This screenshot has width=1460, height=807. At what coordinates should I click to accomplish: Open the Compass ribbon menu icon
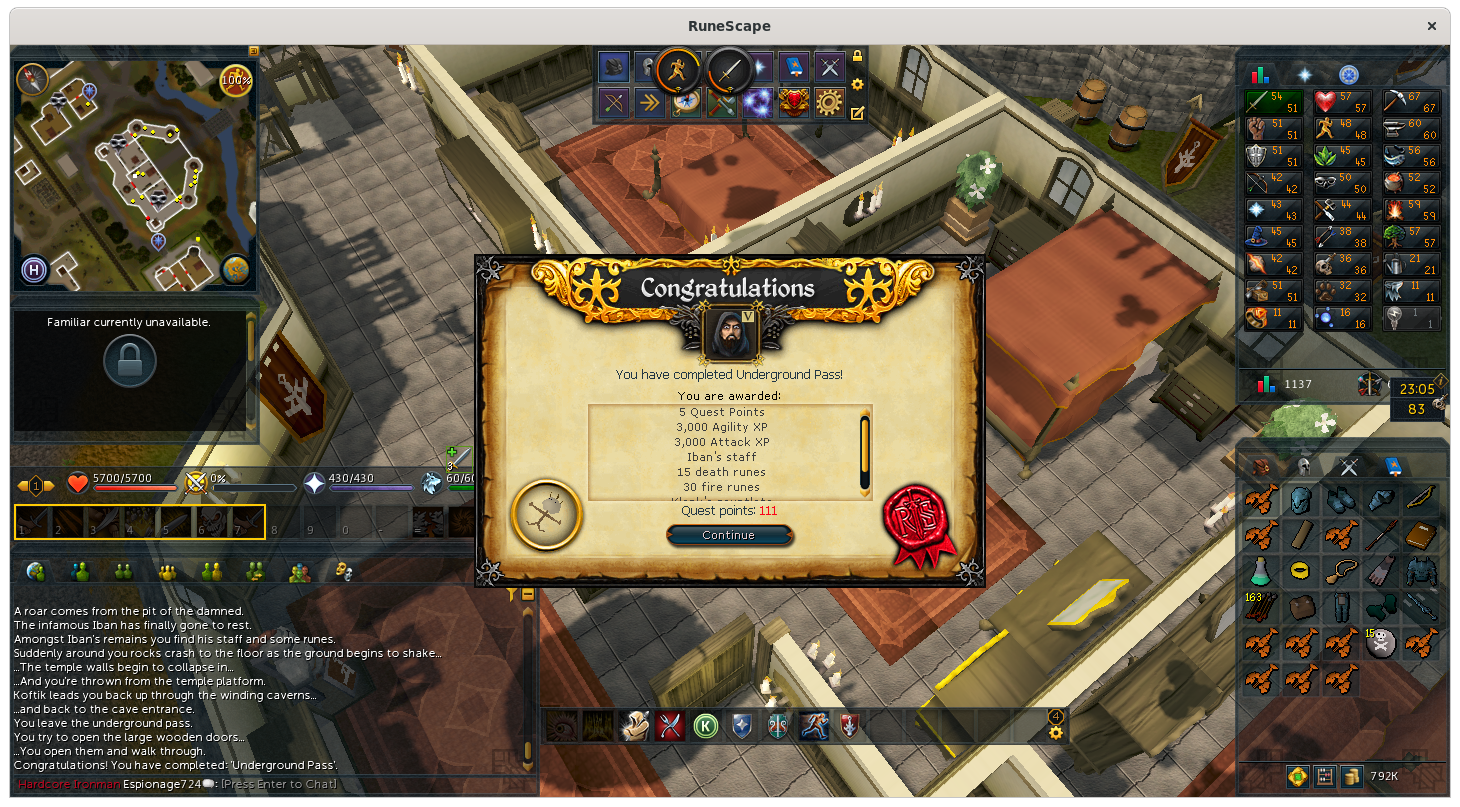(685, 103)
